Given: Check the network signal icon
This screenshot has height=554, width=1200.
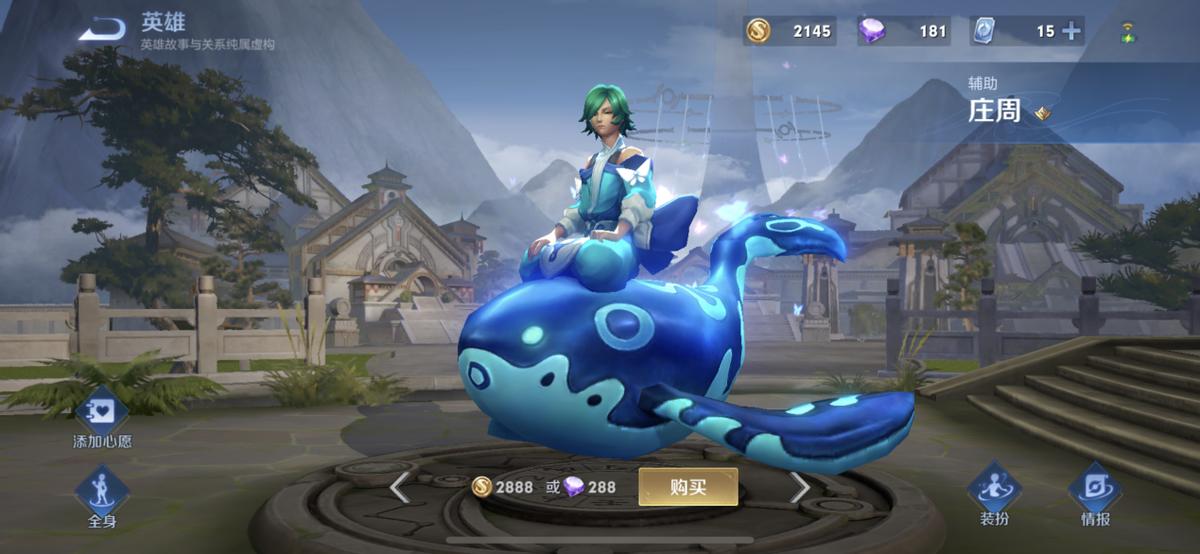Looking at the screenshot, I should (x=1128, y=32).
